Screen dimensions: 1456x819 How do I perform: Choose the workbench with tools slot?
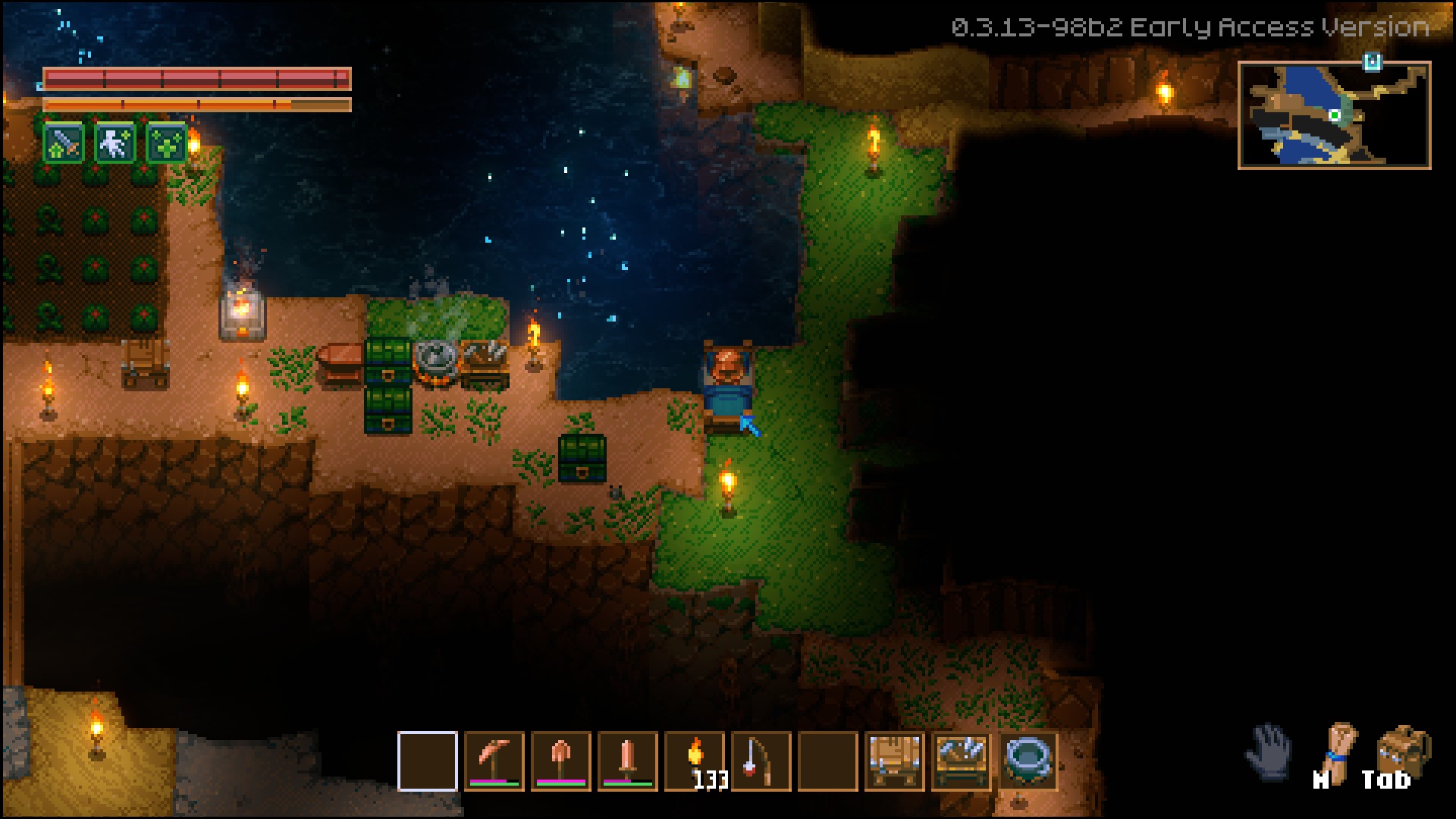pyautogui.click(x=962, y=761)
